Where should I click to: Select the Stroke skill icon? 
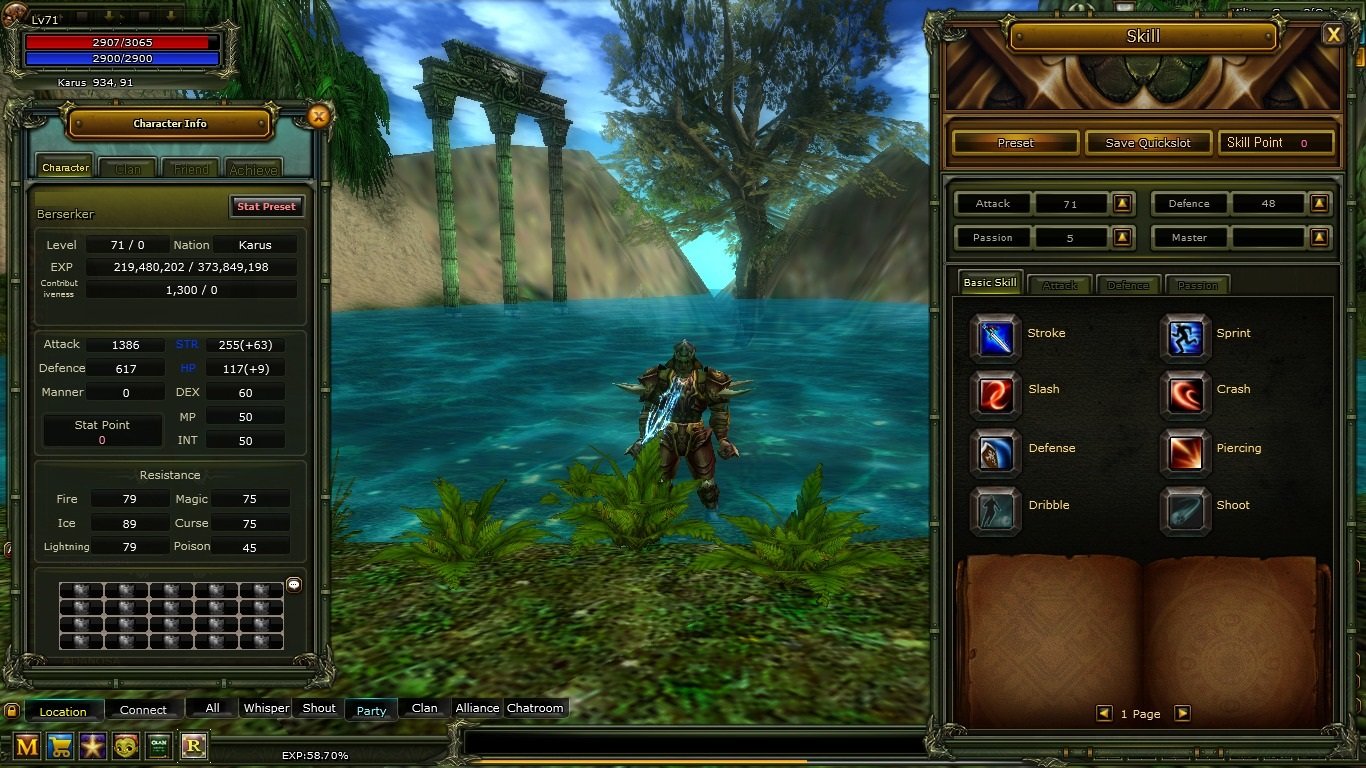tap(994, 335)
